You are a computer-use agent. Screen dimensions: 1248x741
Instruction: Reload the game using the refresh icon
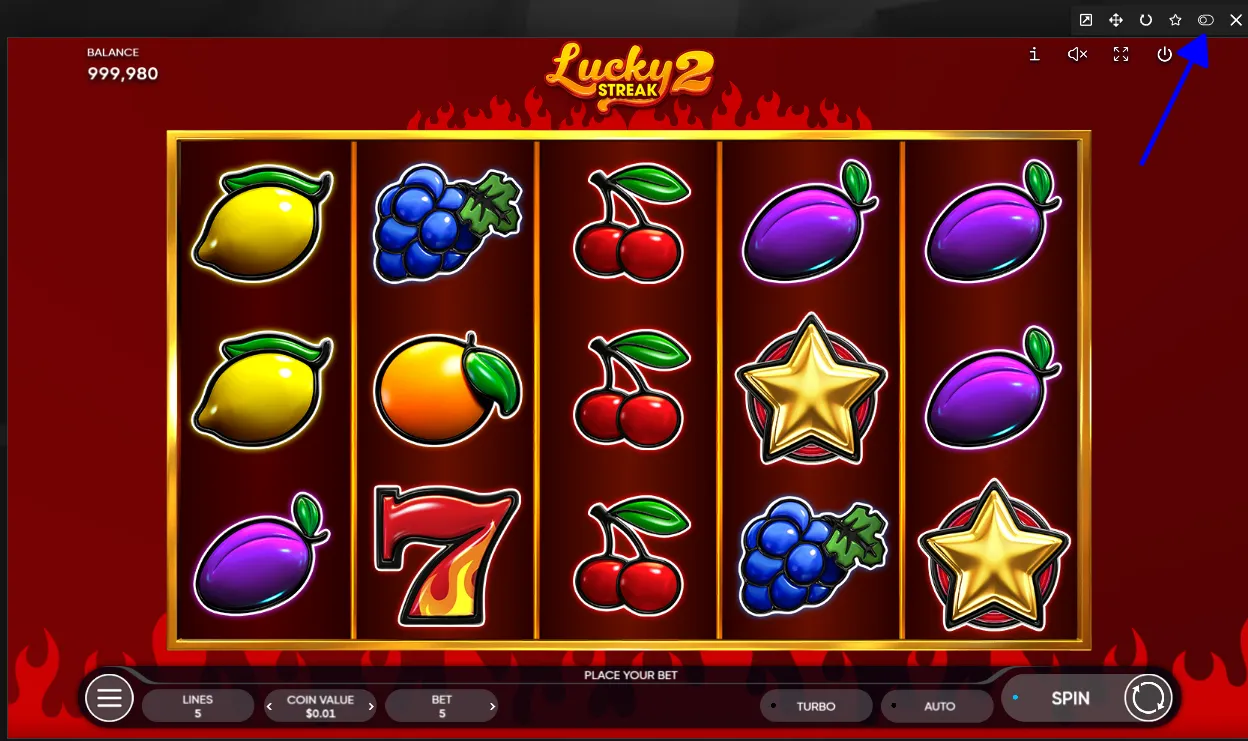click(x=1146, y=20)
